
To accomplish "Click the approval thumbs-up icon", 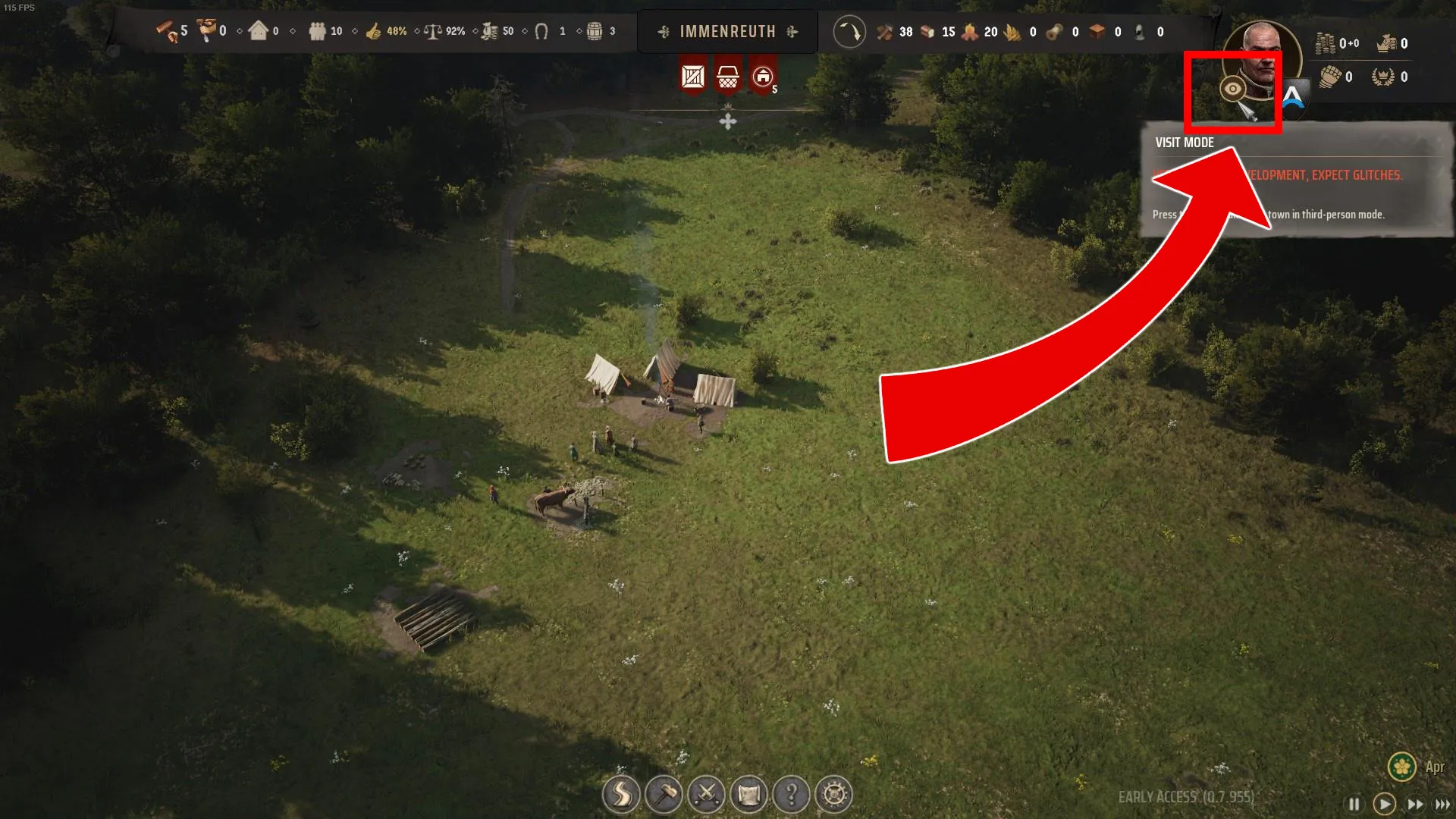I will click(373, 31).
